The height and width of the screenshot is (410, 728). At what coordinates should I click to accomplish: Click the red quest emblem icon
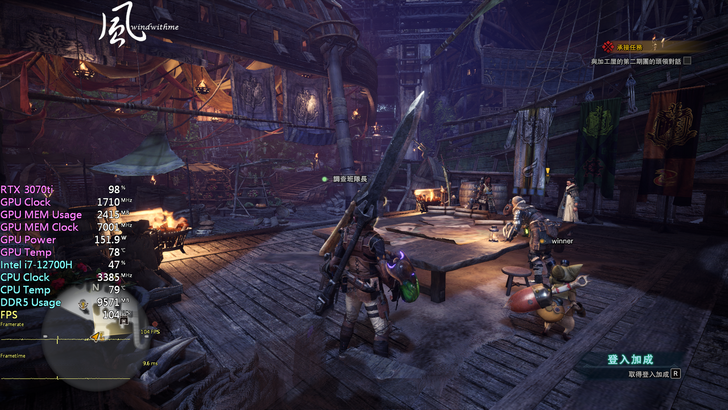[x=606, y=47]
